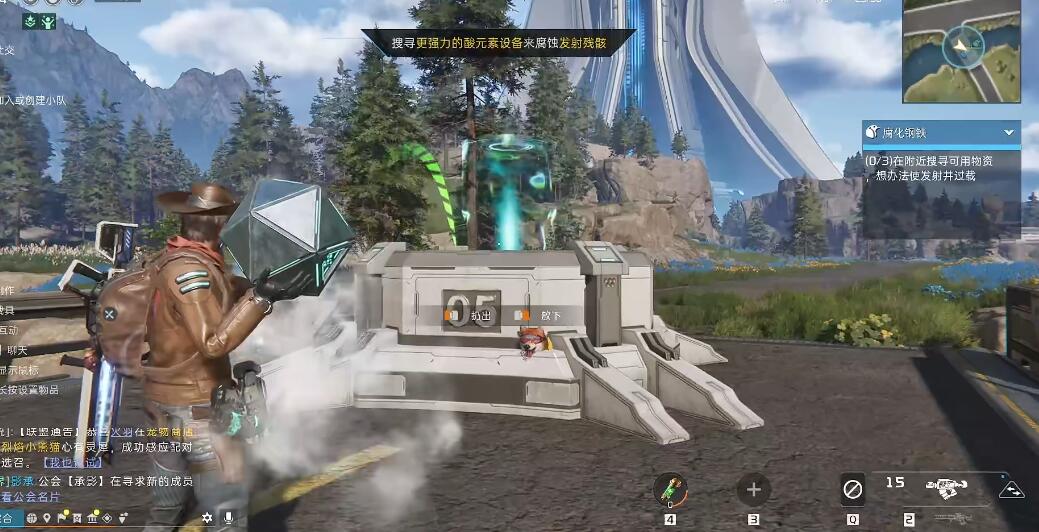Click the green cheering figure buff icon
Image resolution: width=1039 pixels, height=532 pixels.
(x=46, y=22)
